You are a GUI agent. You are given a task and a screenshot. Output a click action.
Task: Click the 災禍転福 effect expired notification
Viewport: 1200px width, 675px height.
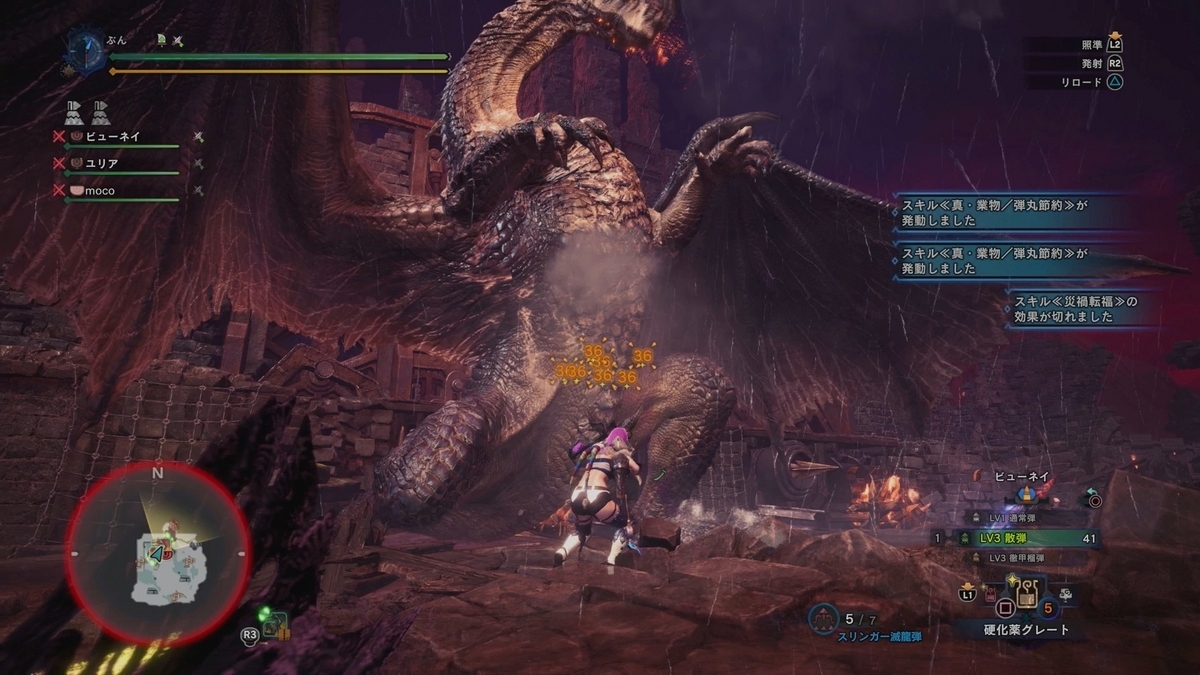pos(1080,309)
